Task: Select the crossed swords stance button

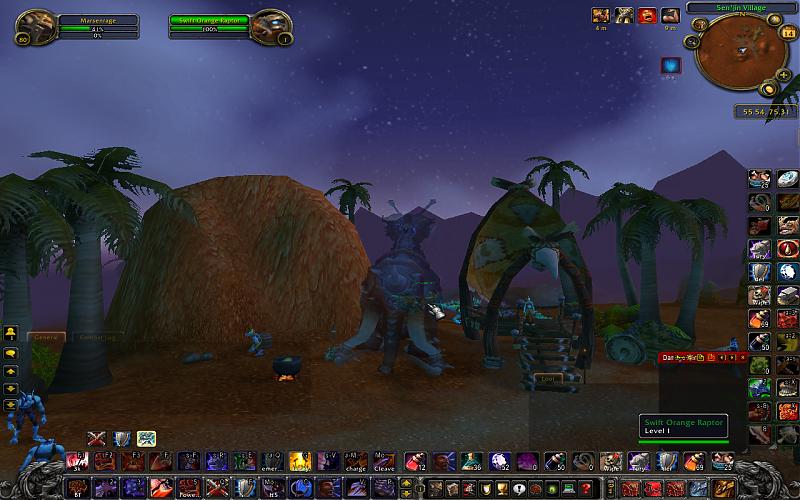Action: [97, 438]
